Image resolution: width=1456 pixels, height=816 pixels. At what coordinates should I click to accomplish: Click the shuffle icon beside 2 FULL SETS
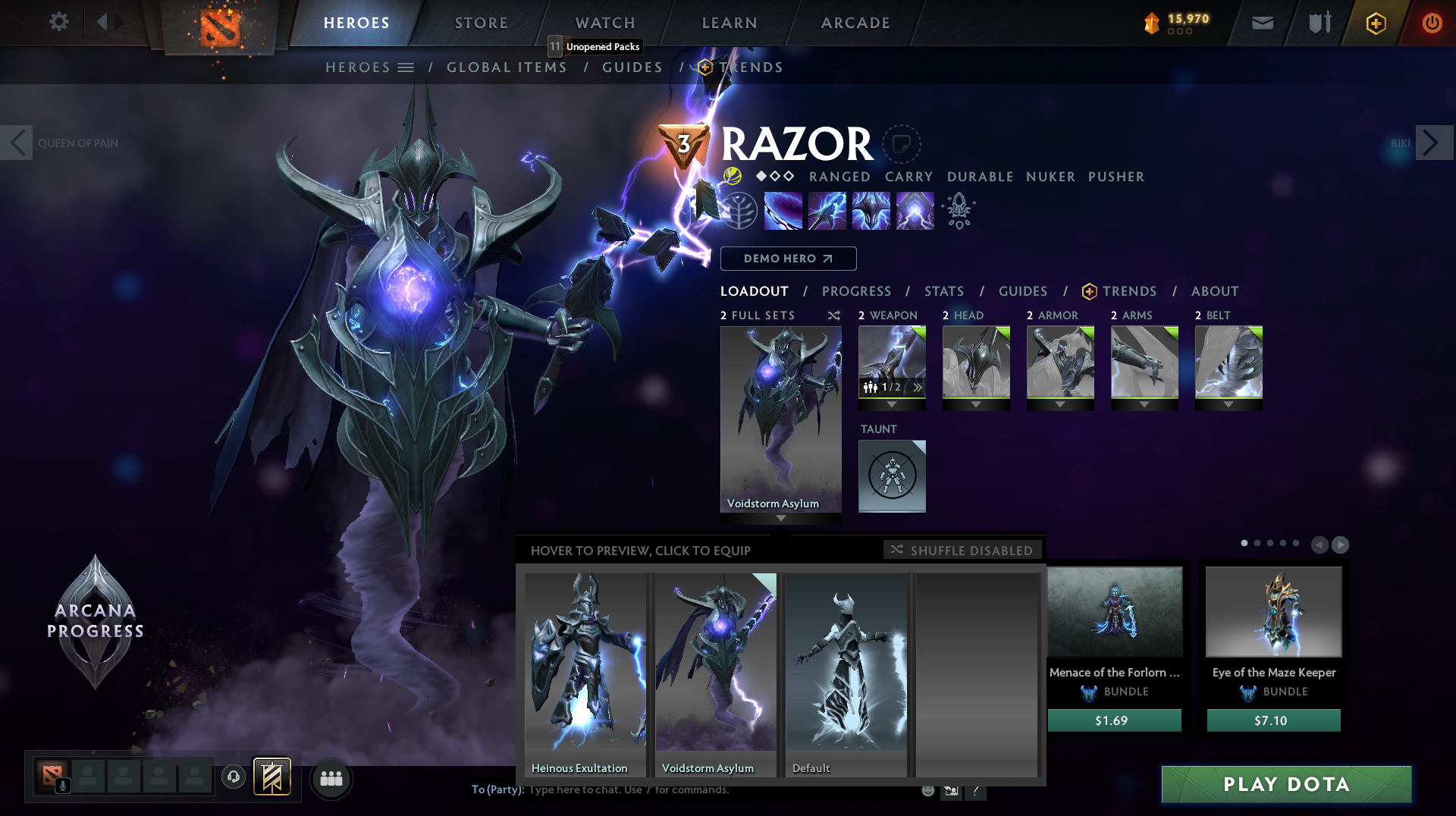pyautogui.click(x=833, y=315)
